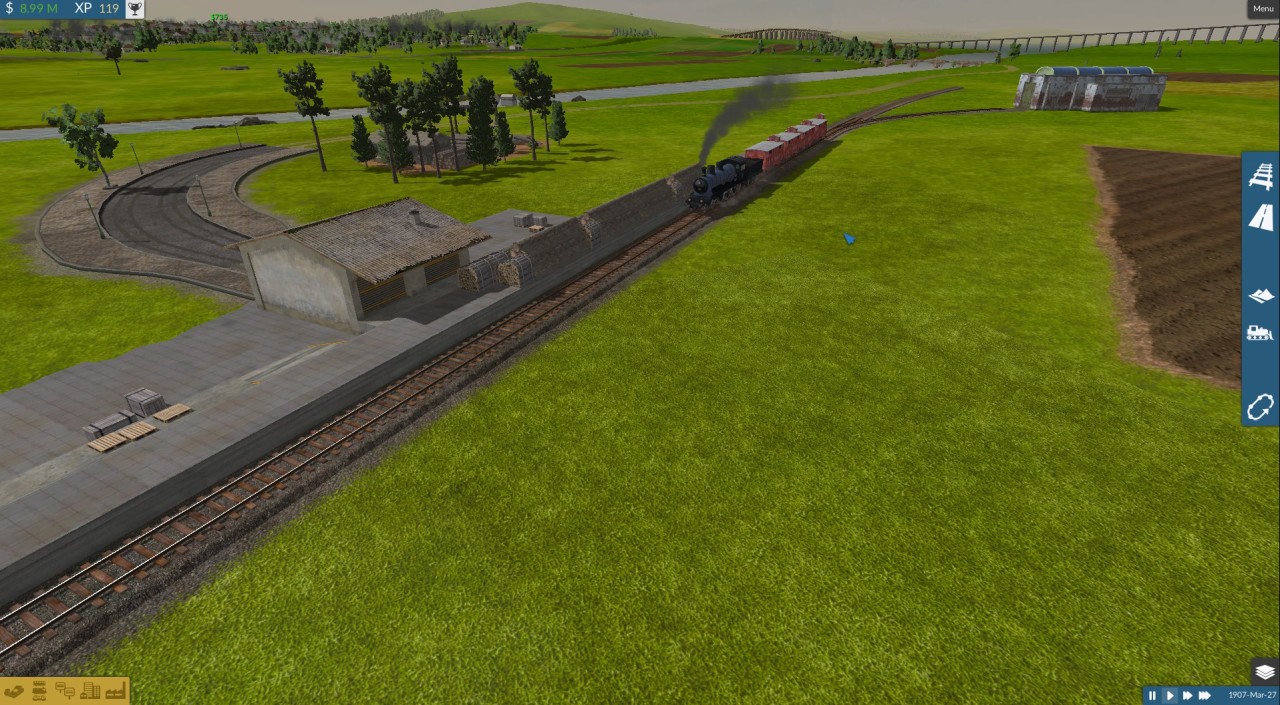Activate the bulldozer demolish tool

[1260, 333]
